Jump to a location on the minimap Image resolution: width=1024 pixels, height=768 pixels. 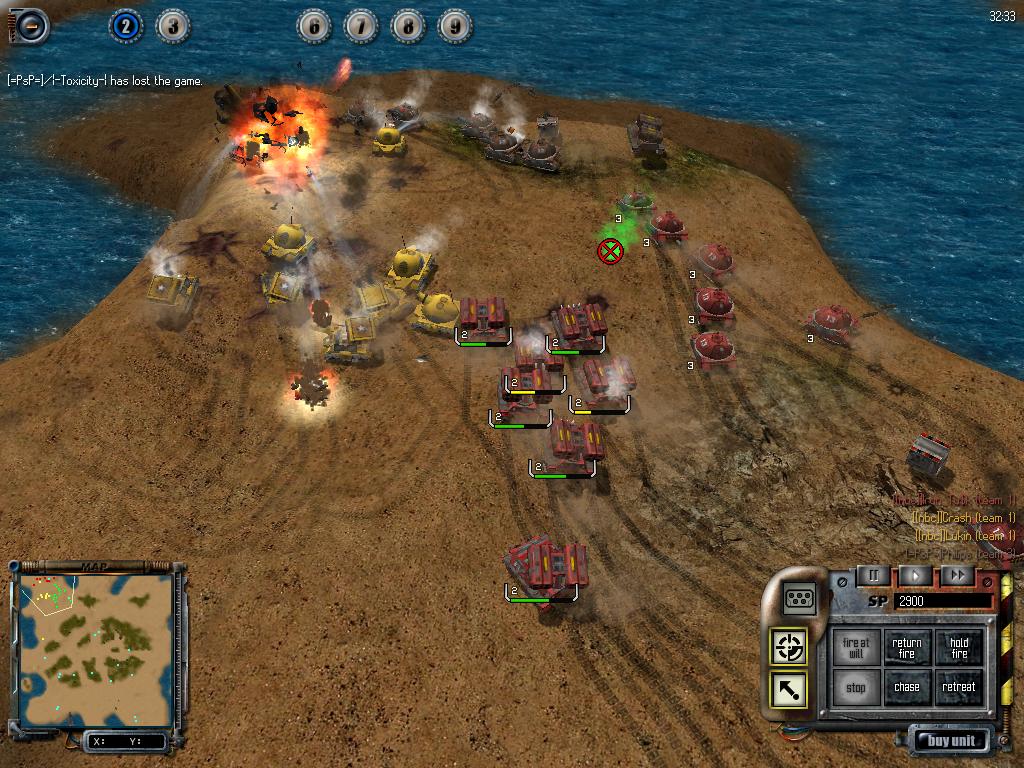pyautogui.click(x=94, y=639)
